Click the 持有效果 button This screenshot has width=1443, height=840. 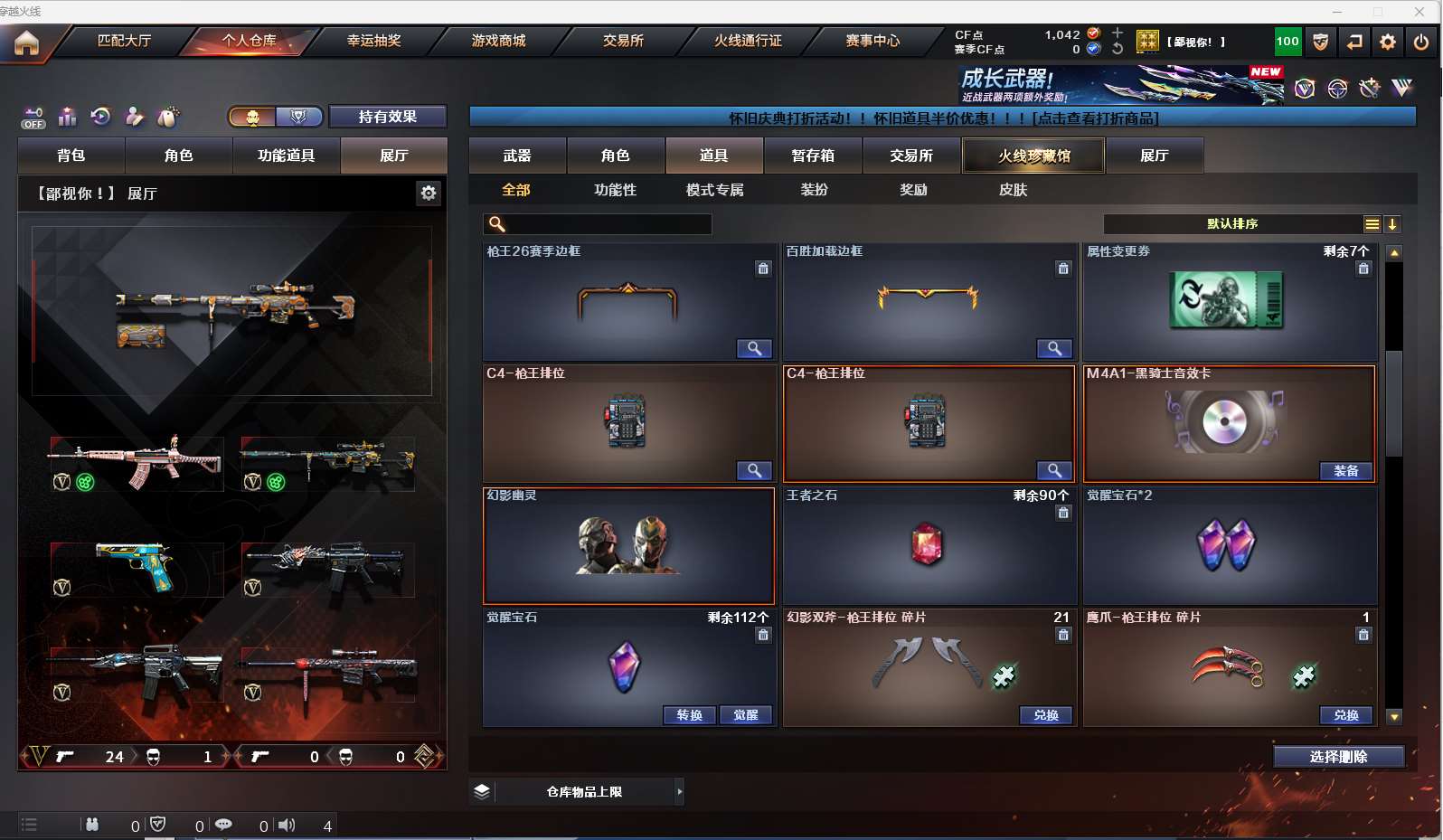click(387, 117)
